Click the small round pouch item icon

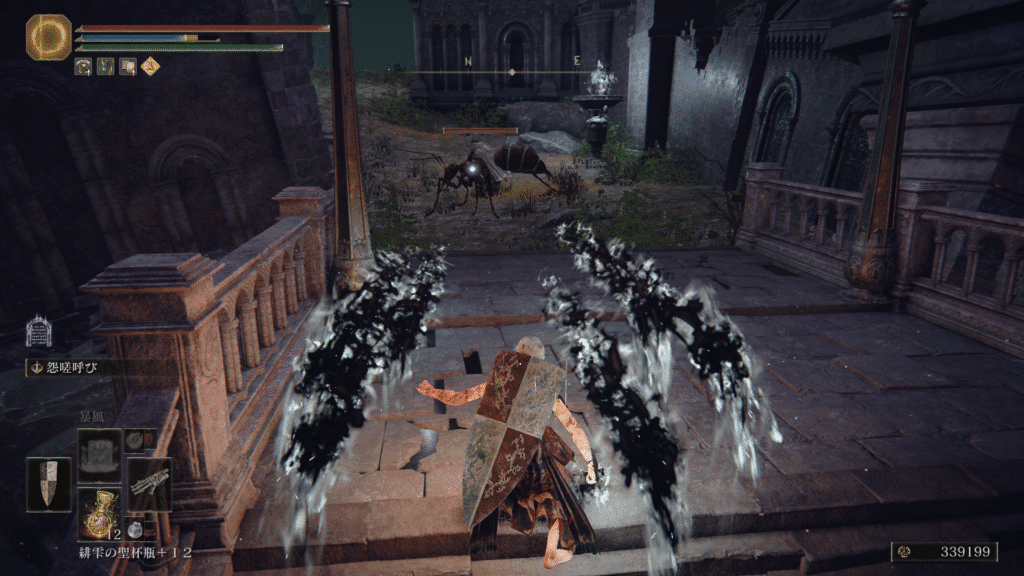click(135, 531)
